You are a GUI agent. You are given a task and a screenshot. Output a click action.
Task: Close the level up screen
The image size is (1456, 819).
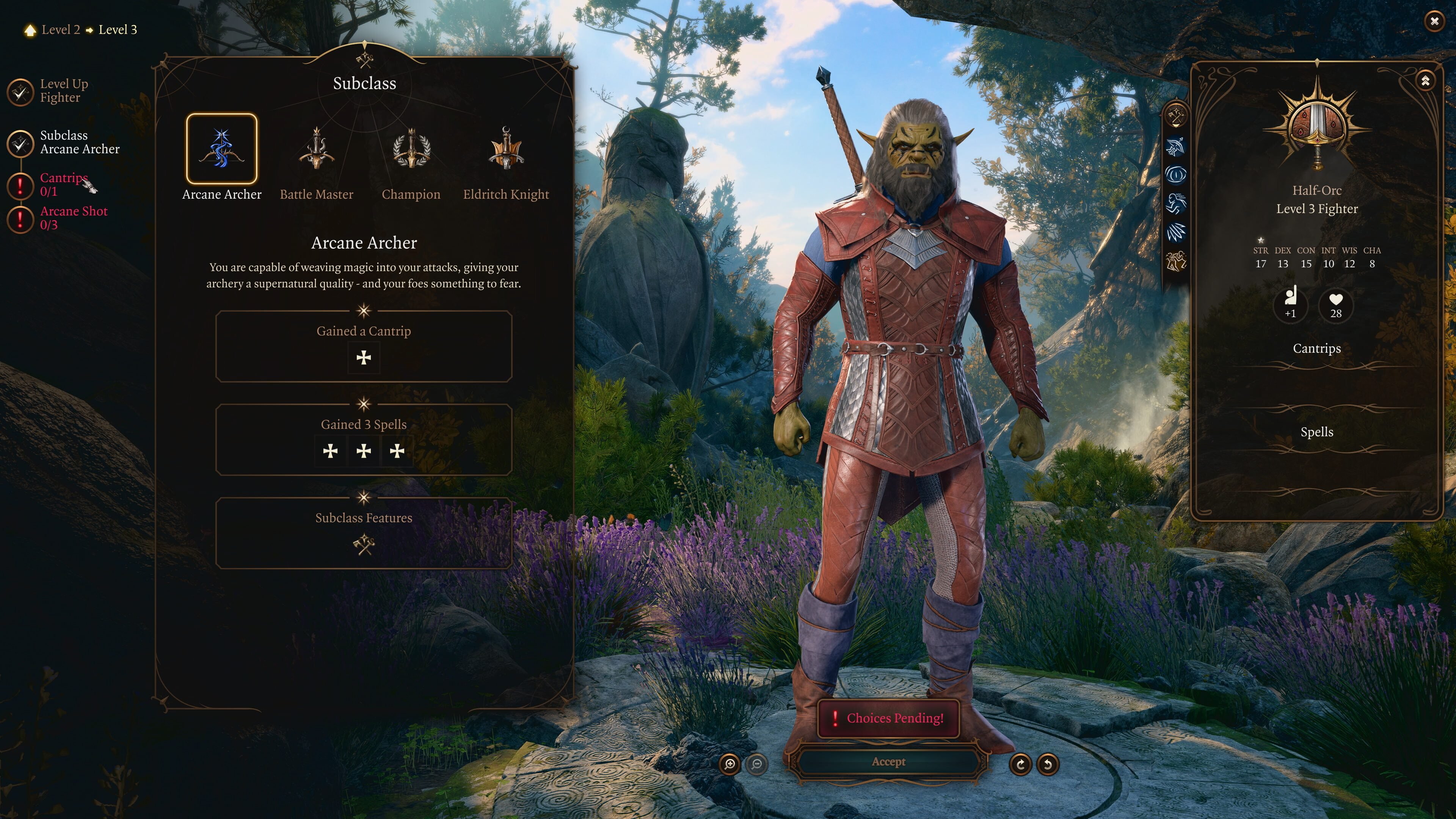coord(1434,22)
